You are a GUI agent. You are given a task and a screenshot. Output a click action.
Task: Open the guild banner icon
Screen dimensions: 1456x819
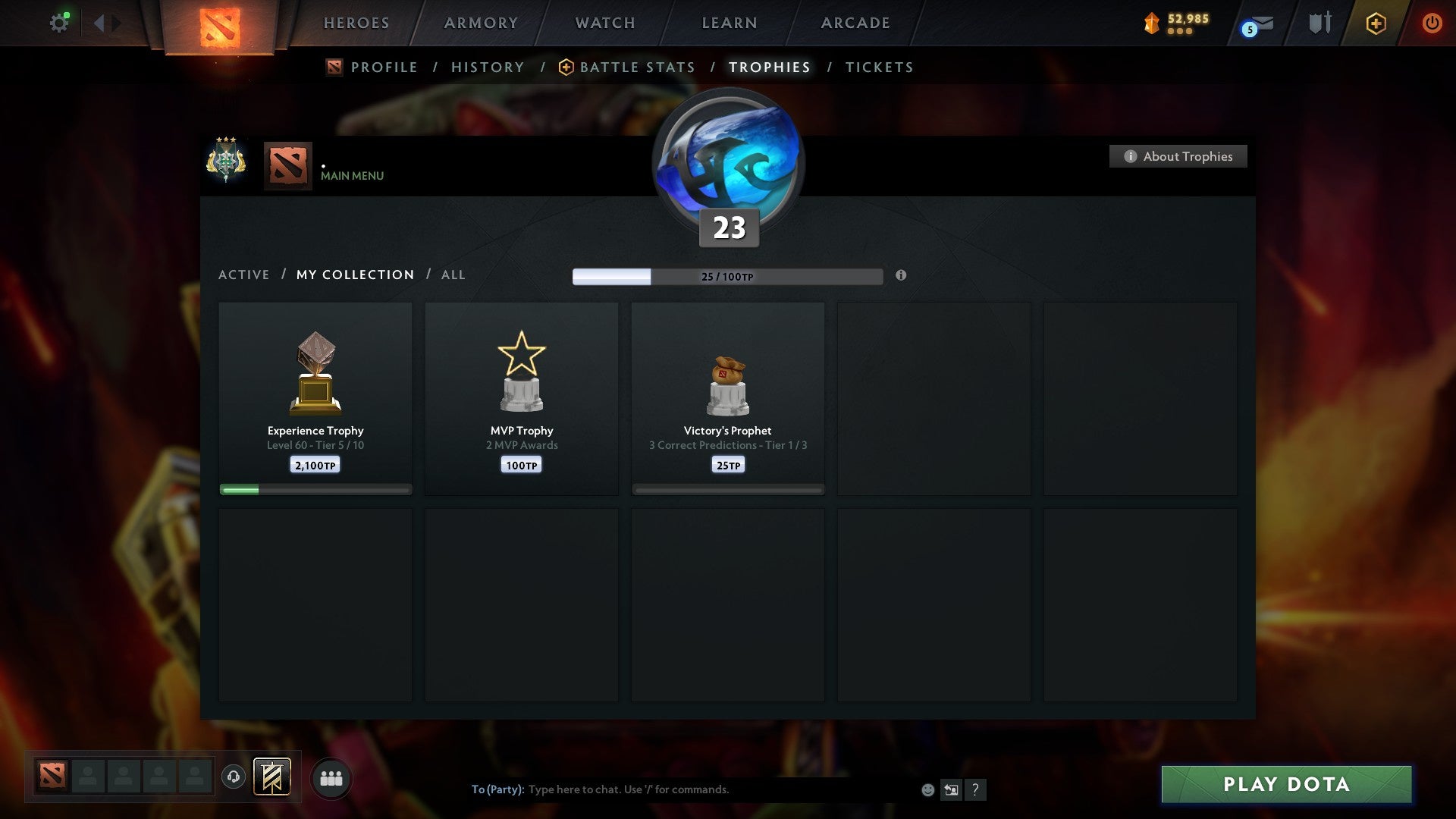273,777
